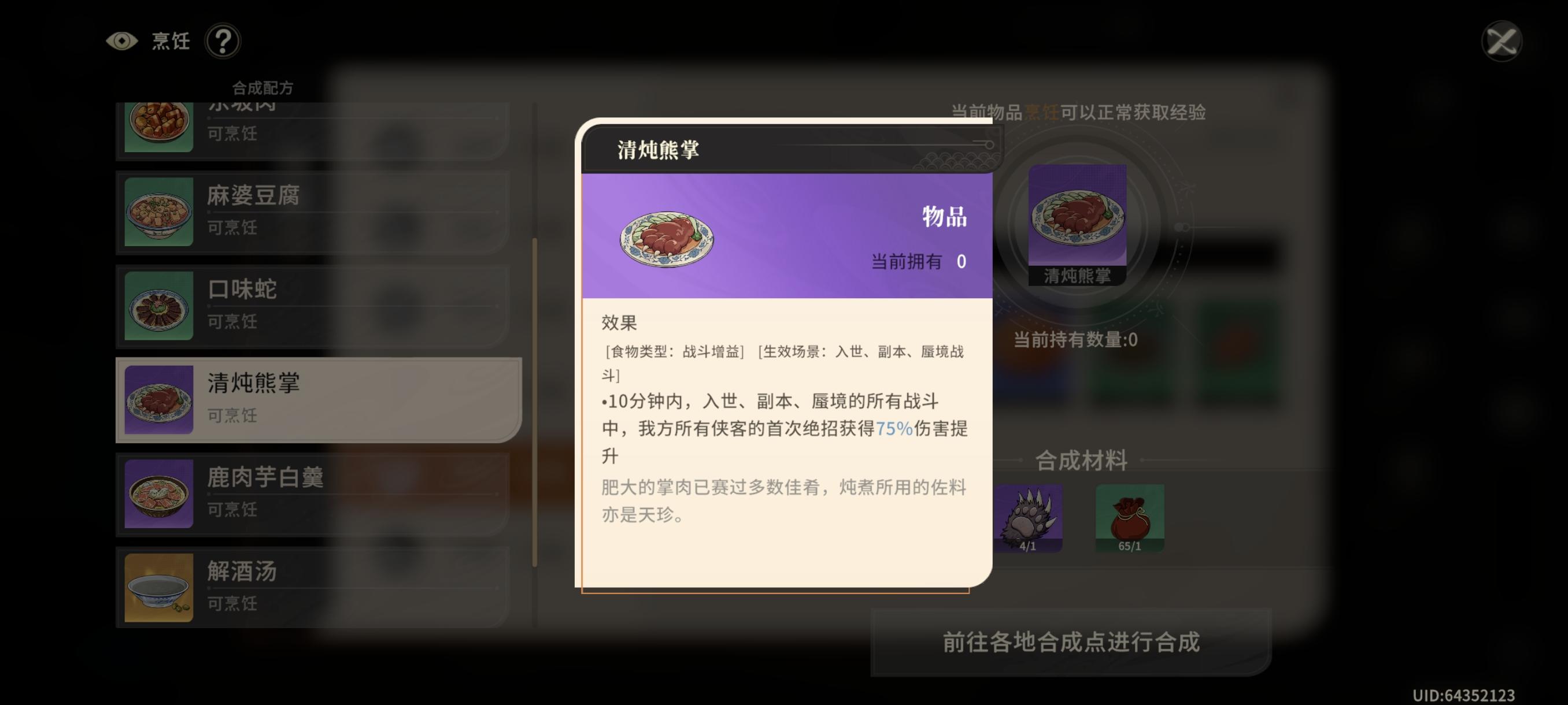Click the 解酒汤 dish thumbnail icon
This screenshot has height=705, width=1568.
click(158, 586)
